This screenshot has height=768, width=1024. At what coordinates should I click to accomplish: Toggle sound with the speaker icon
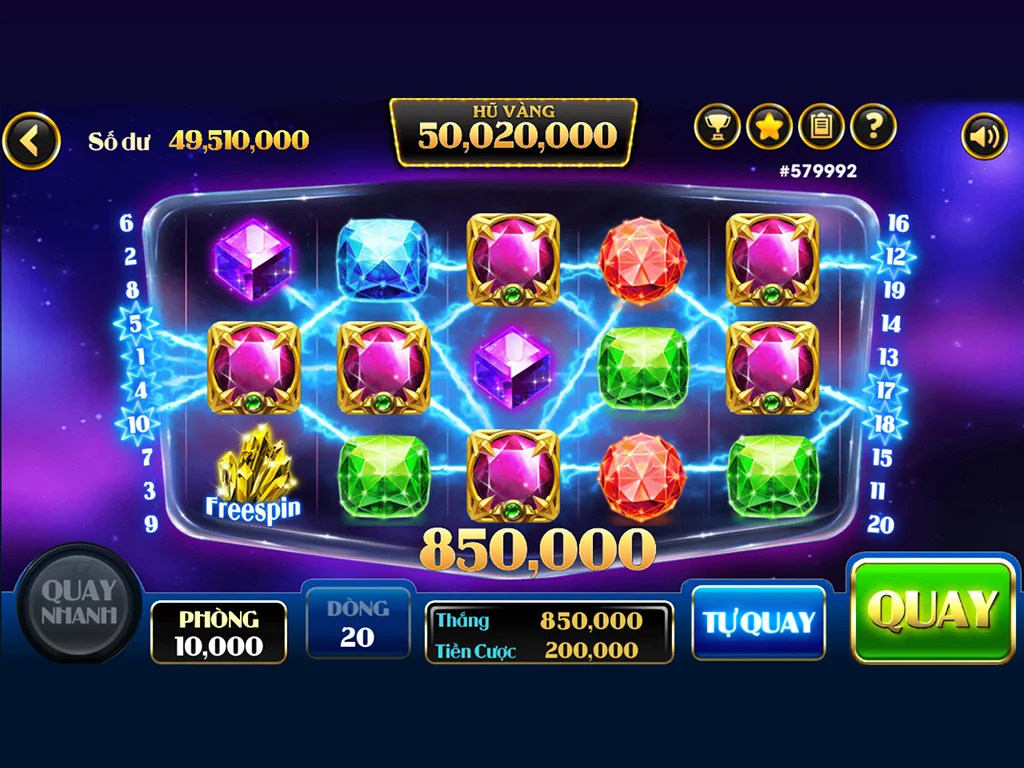984,137
